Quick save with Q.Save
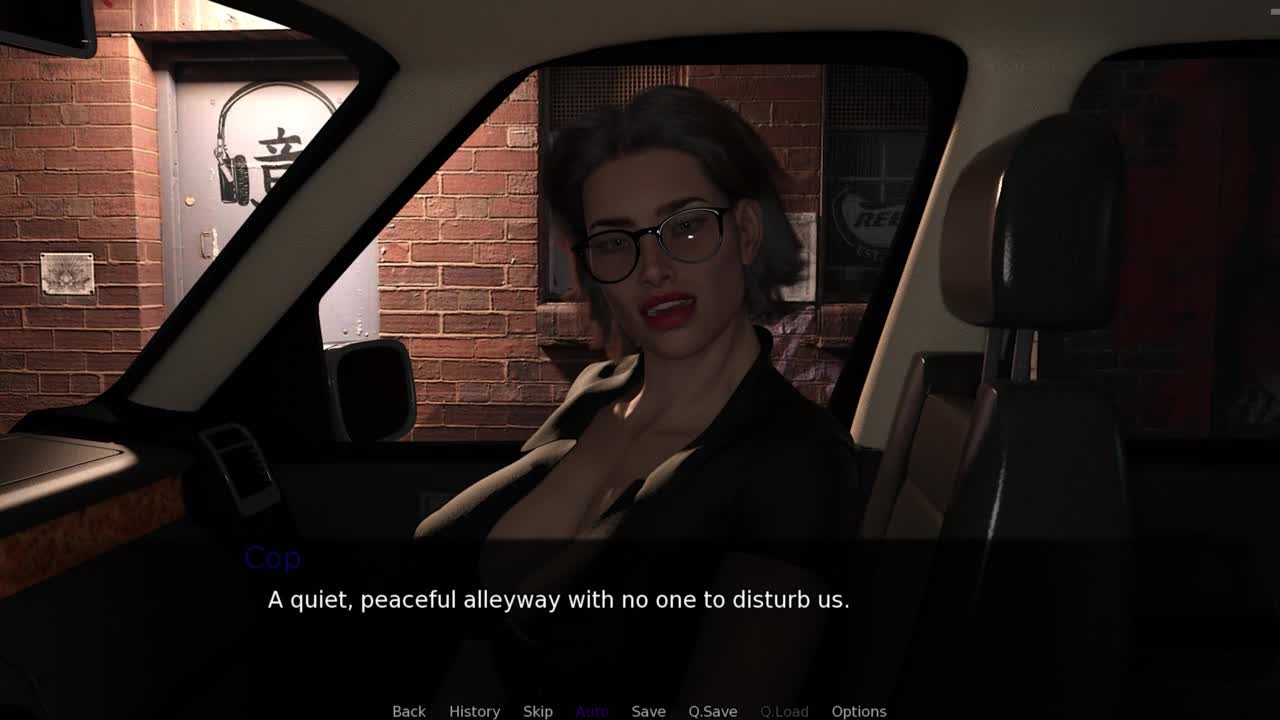The width and height of the screenshot is (1280, 720). click(x=712, y=711)
